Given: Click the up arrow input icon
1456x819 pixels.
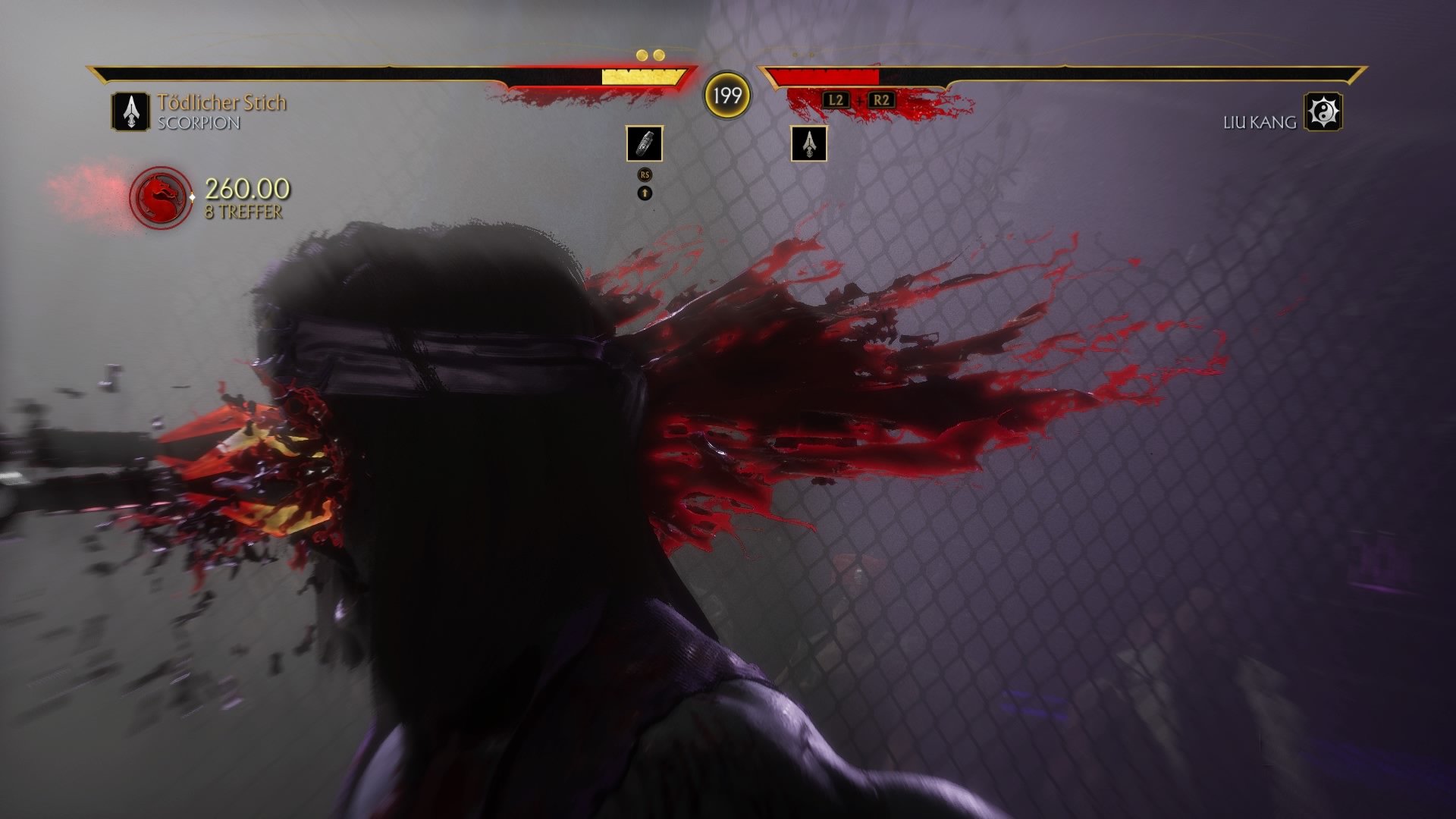Looking at the screenshot, I should (644, 194).
